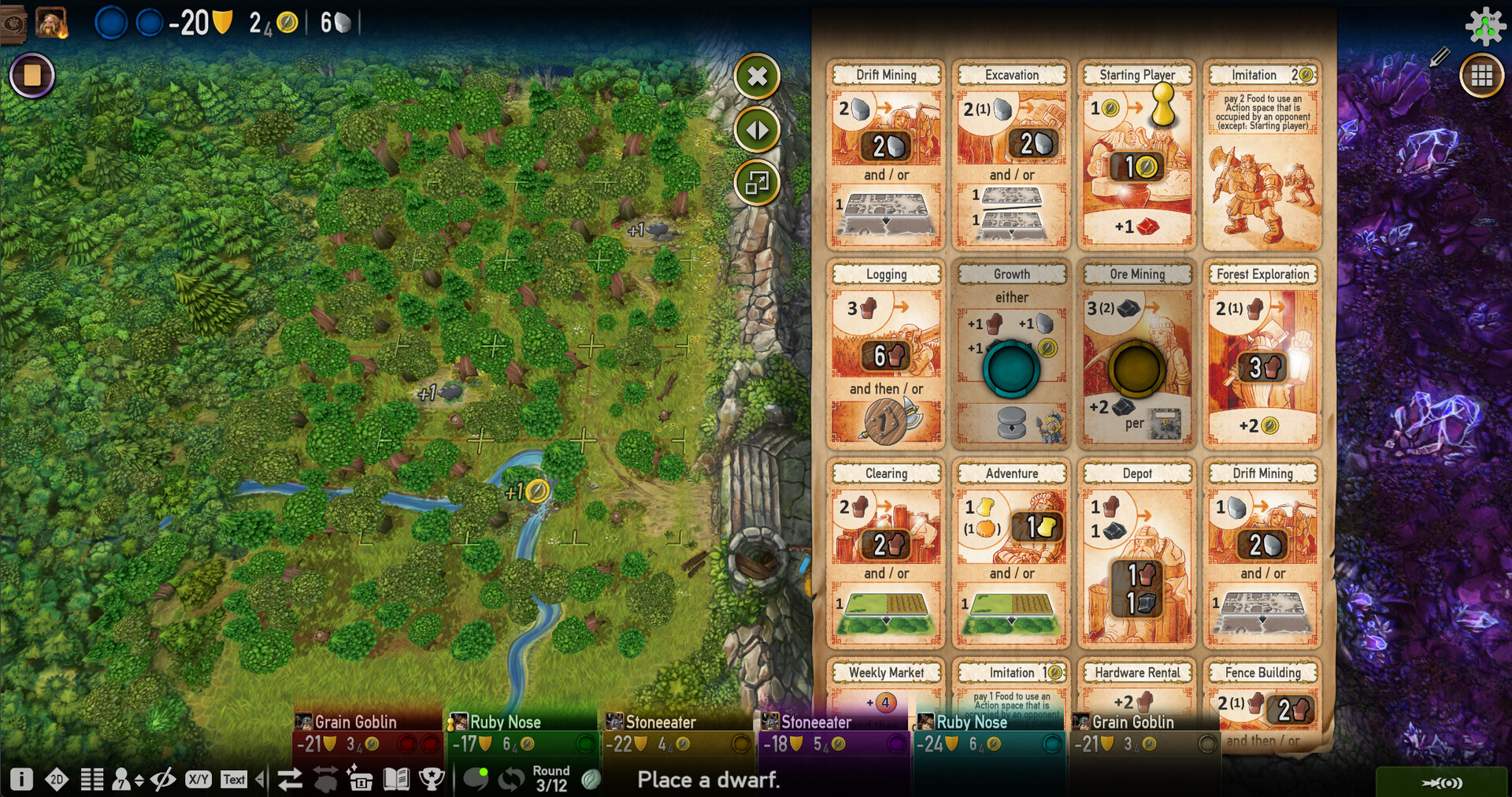This screenshot has width=1512, height=797.
Task: Open the rulebook icon
Action: [396, 779]
